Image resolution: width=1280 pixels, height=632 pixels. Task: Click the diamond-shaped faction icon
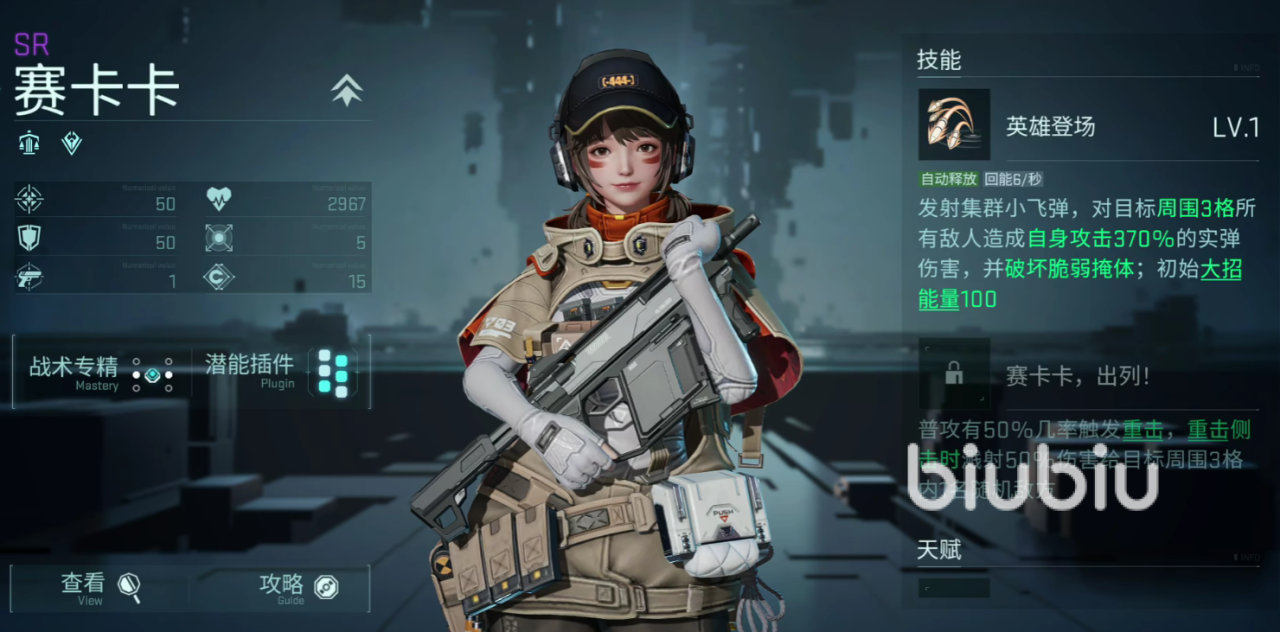click(72, 143)
